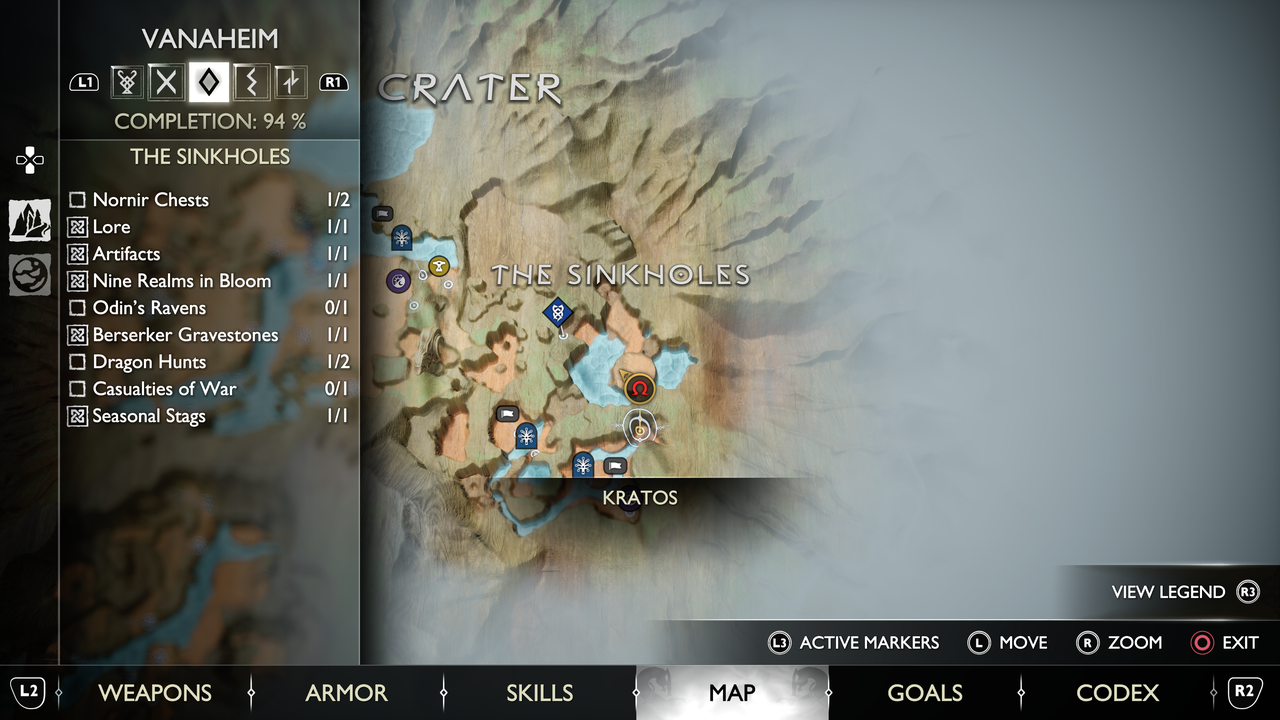Click the L1 realm switch control
Image resolution: width=1280 pixels, height=720 pixels.
84,82
